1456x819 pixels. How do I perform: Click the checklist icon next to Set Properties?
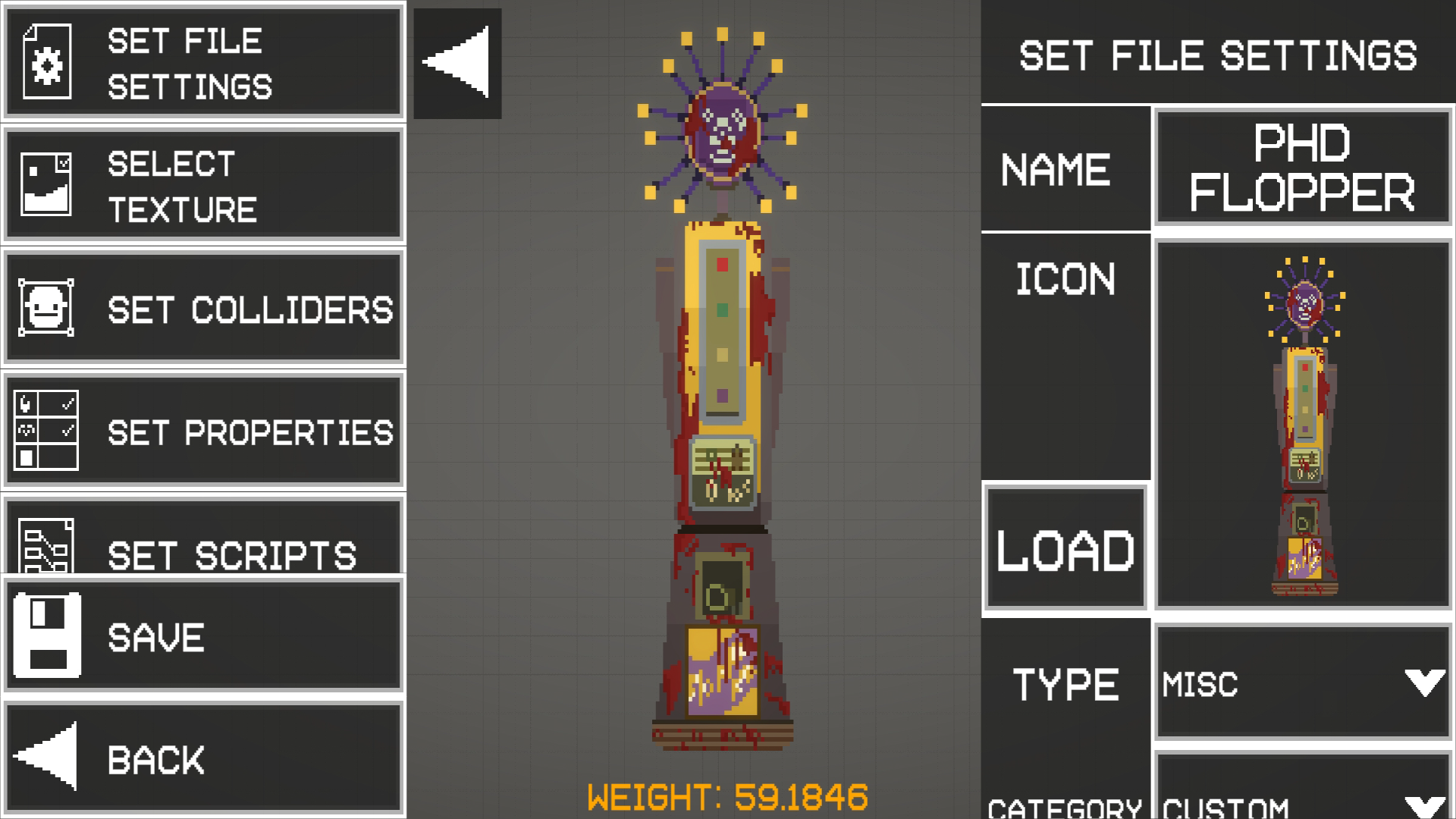coord(47,430)
